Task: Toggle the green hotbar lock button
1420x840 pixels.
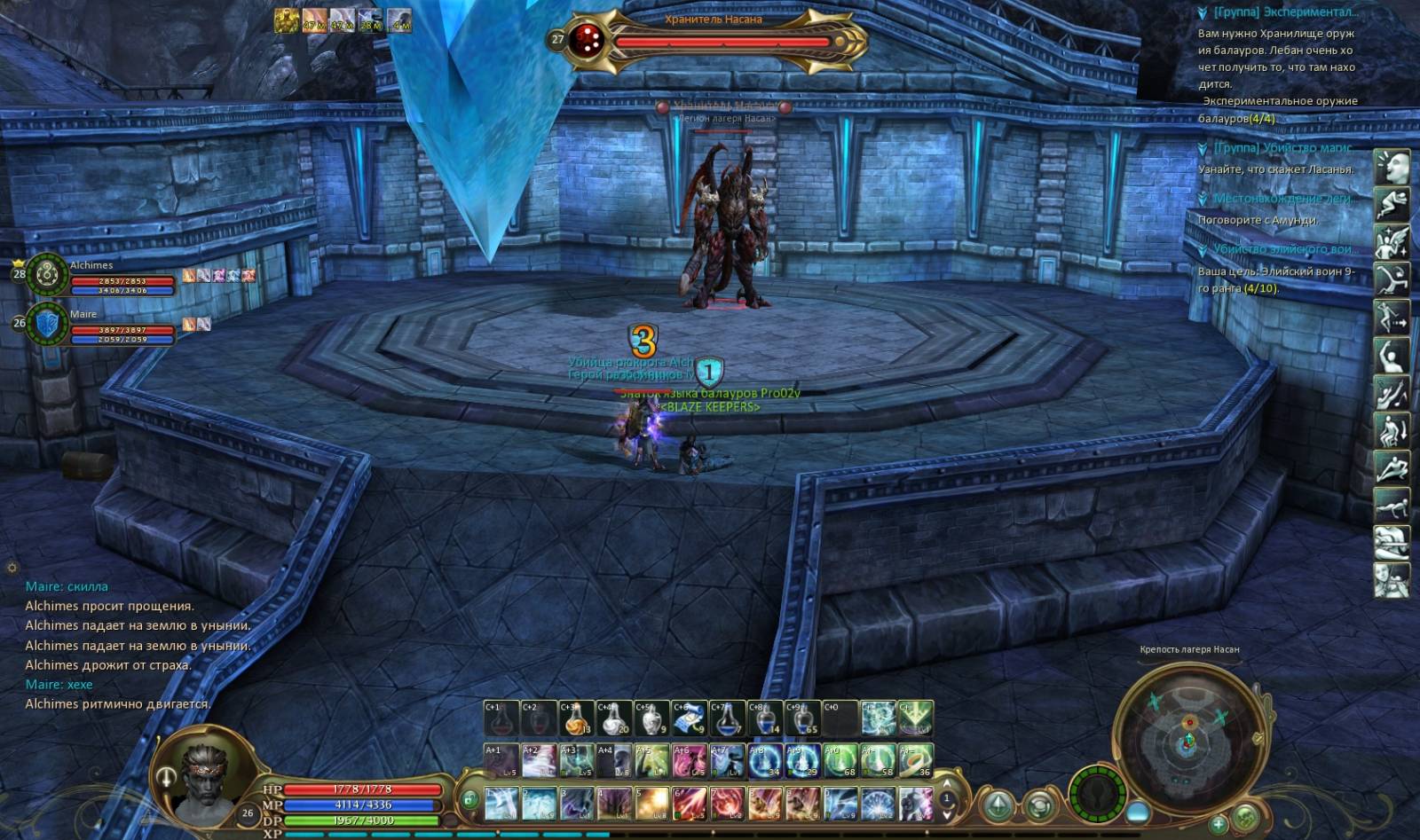Action: coord(469,798)
